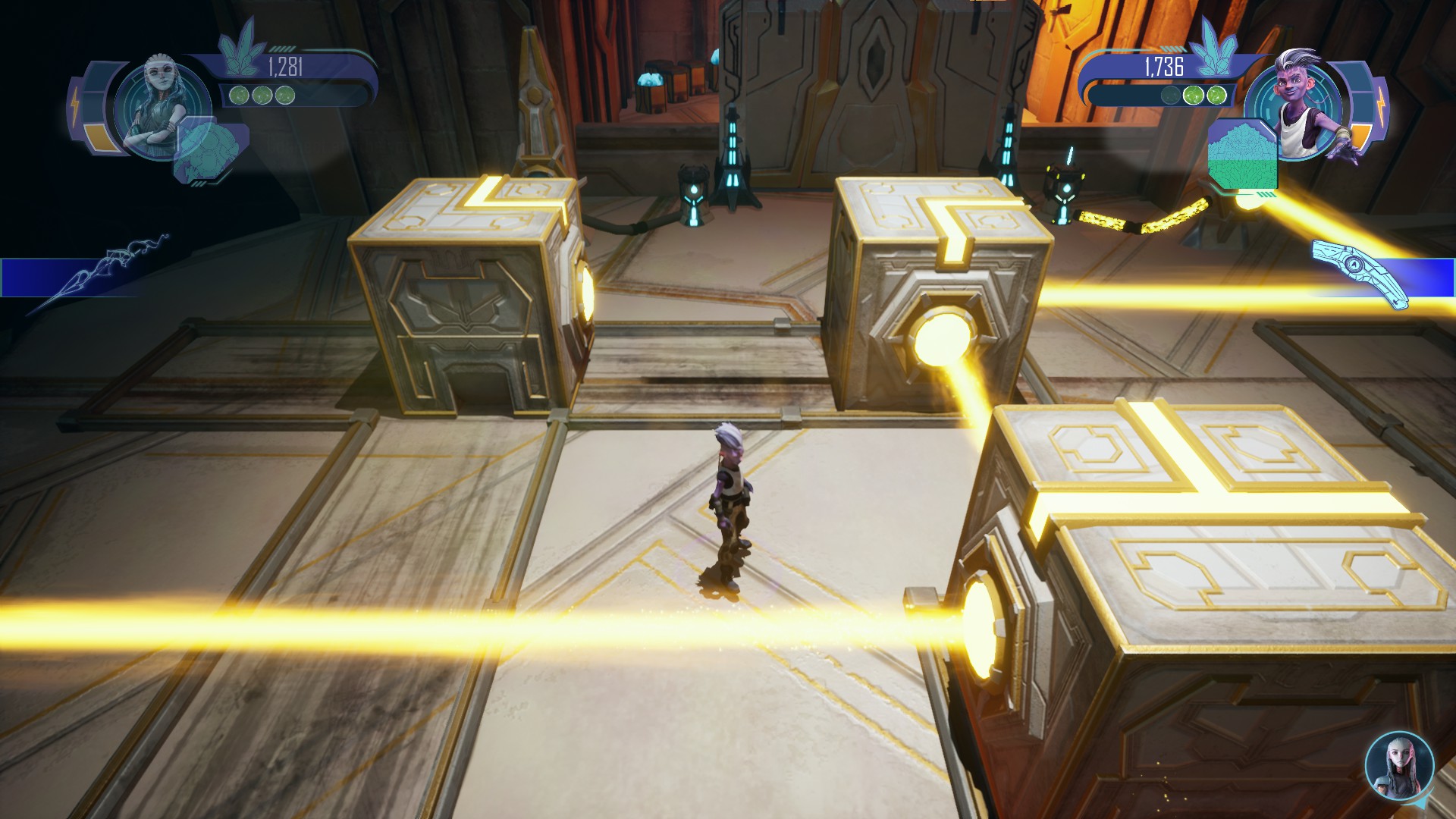This screenshot has height=819, width=1456.
Task: Choose the lightning blade weapon icon
Action: pos(99,274)
